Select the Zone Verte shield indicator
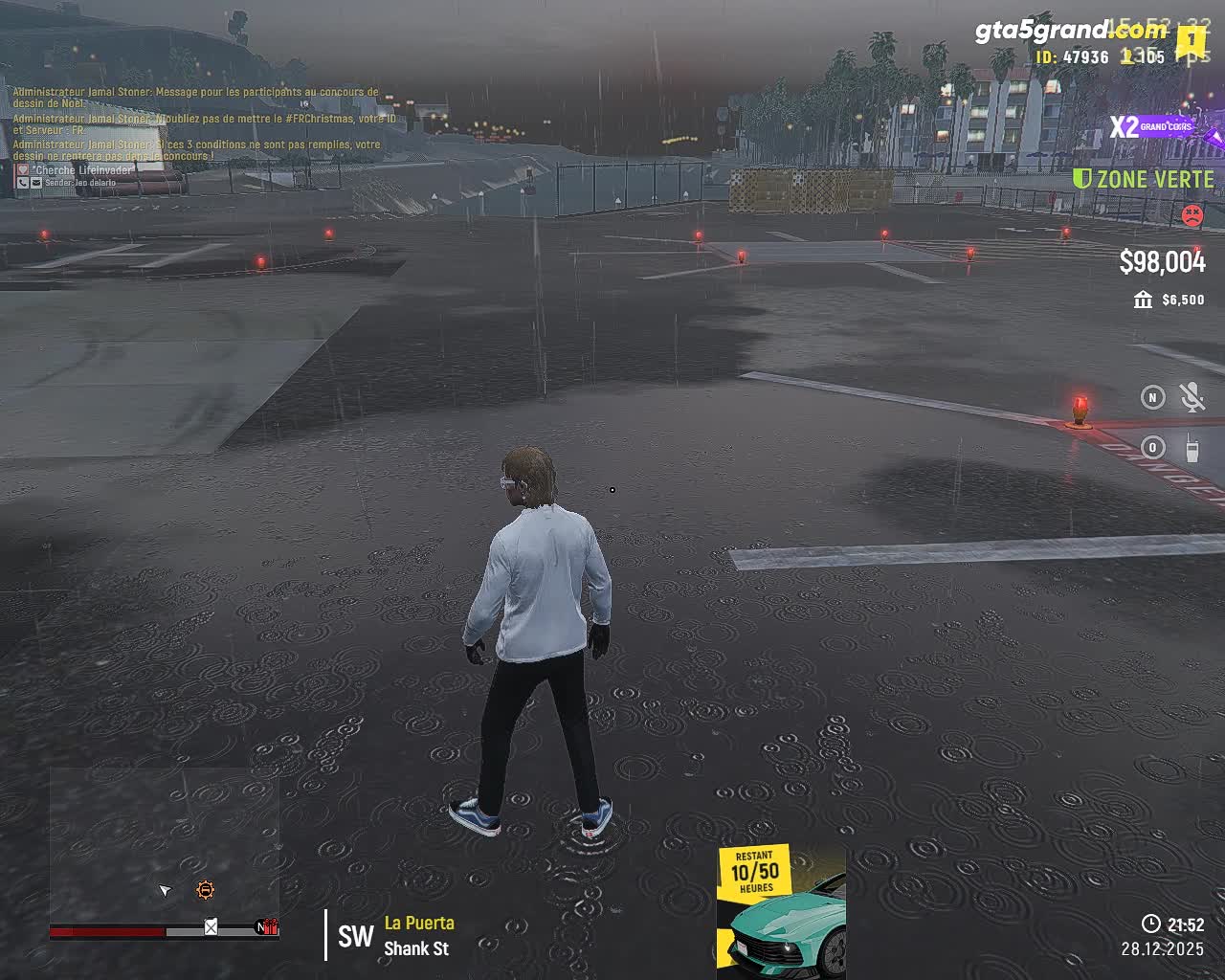The width and height of the screenshot is (1225, 980). (1082, 179)
